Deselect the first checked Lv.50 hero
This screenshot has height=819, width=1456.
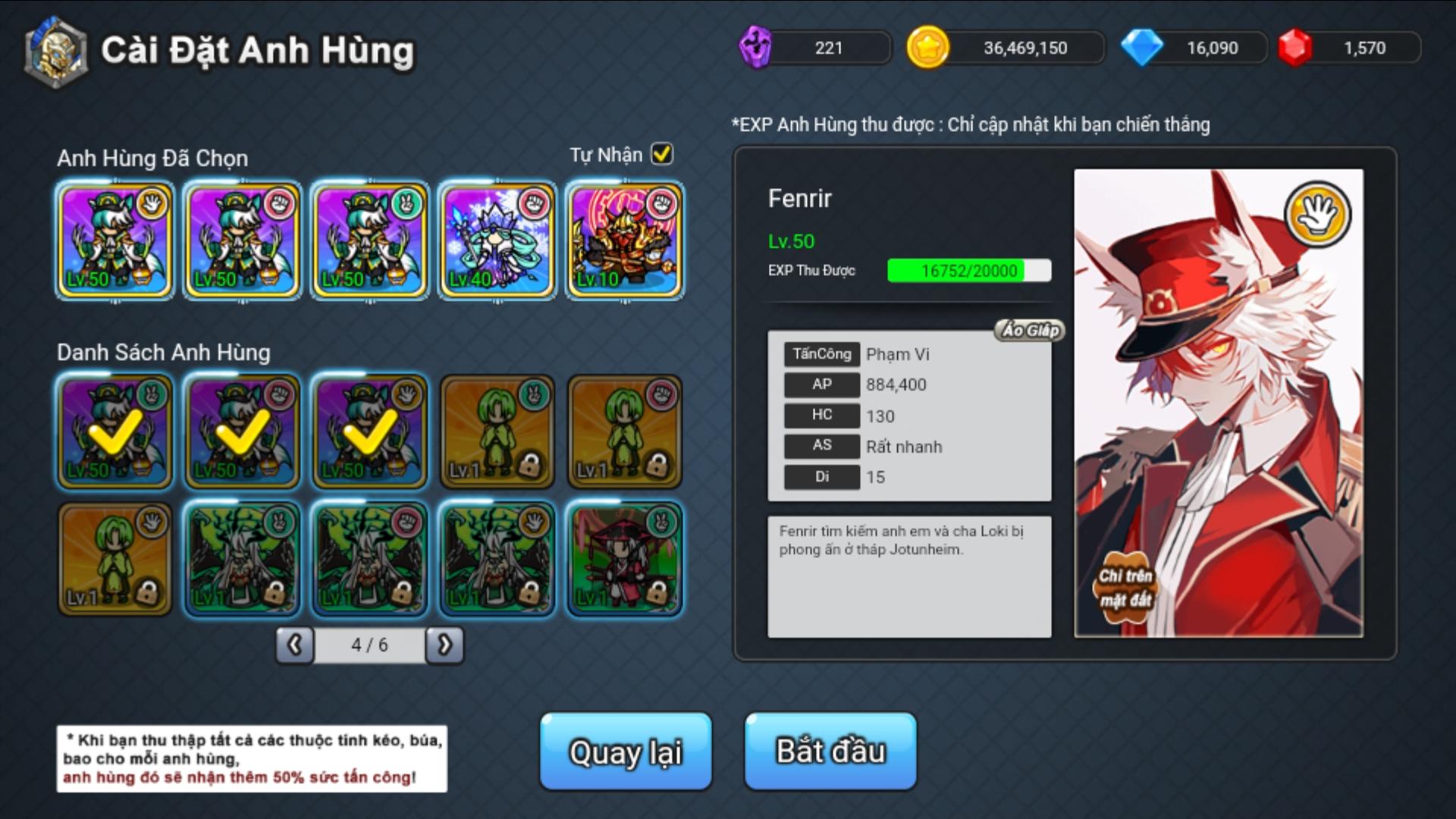coord(114,432)
